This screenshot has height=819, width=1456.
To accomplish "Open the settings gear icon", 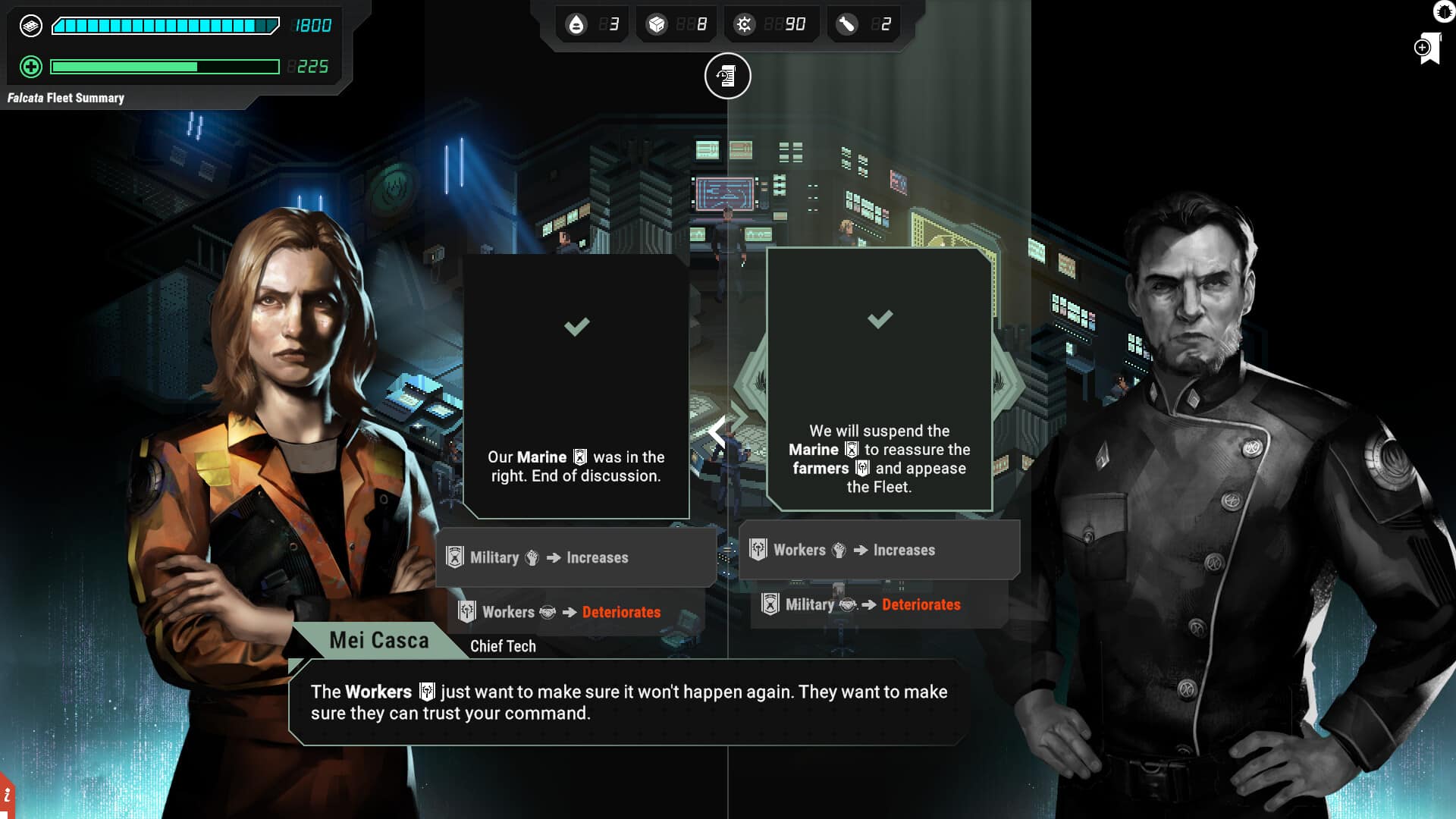I will [x=1444, y=11].
